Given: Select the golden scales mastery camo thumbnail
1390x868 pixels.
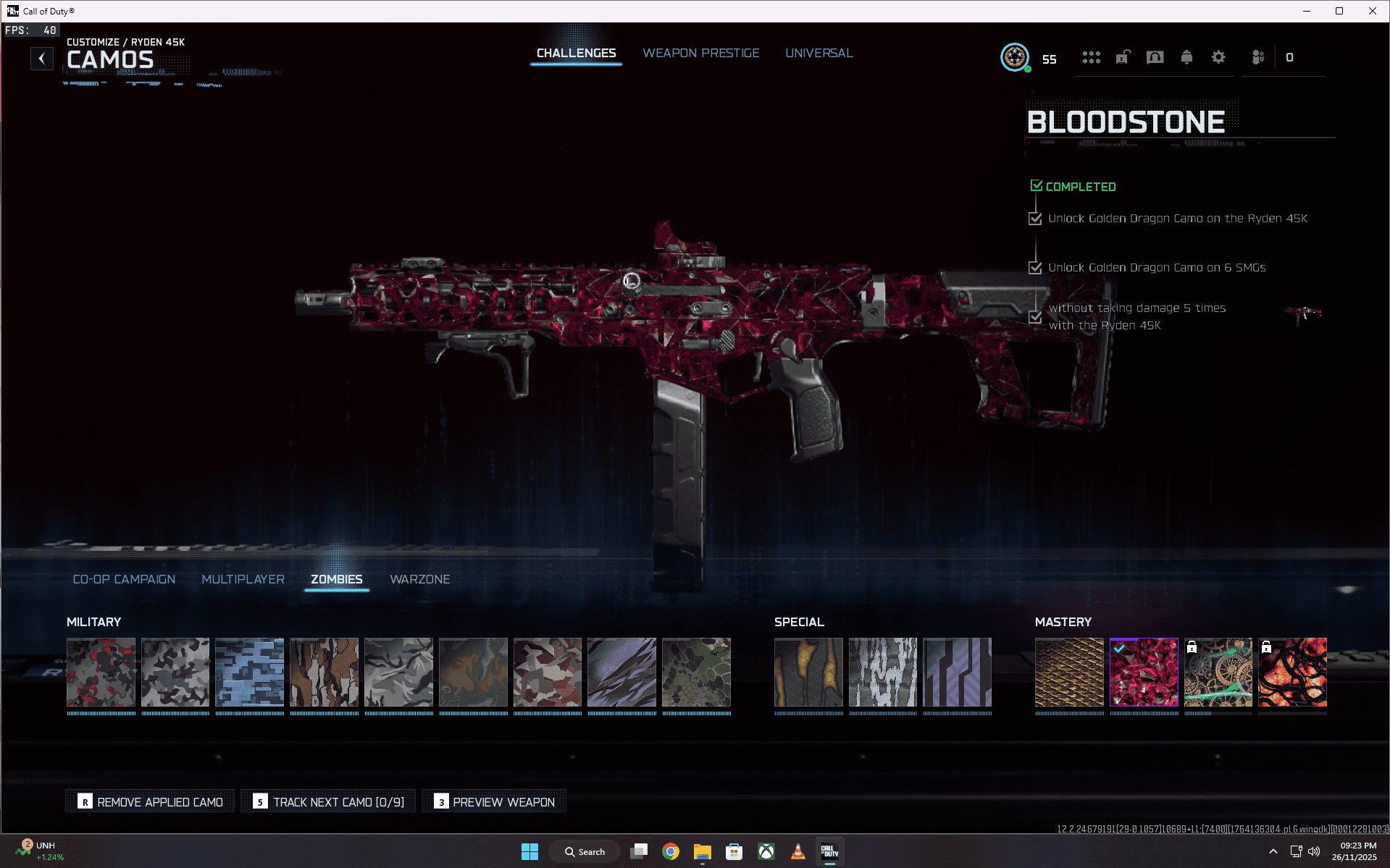Looking at the screenshot, I should (1070, 673).
